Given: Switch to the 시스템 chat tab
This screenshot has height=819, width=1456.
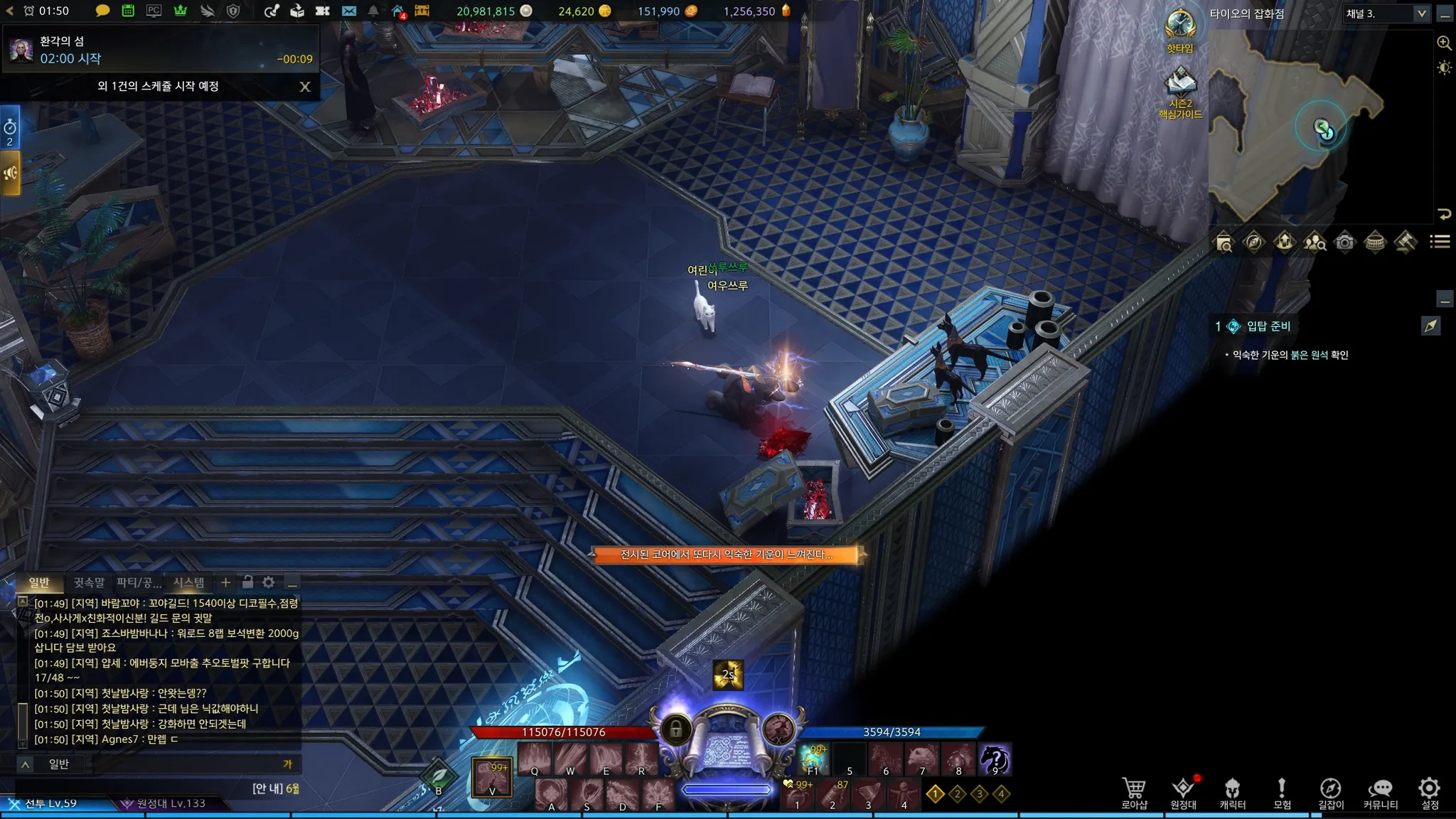Looking at the screenshot, I should pyautogui.click(x=189, y=583).
